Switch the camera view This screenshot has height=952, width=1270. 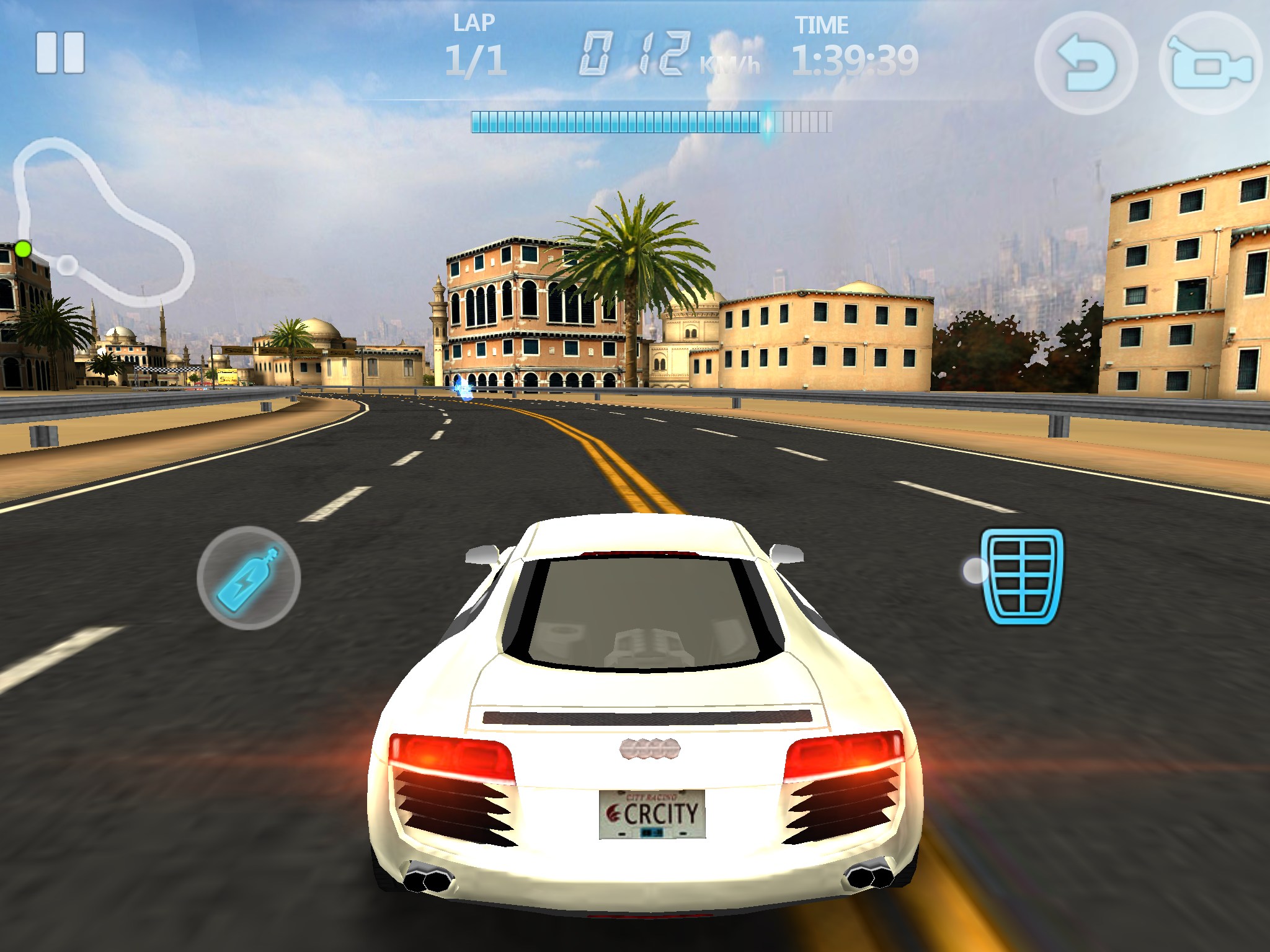(1210, 63)
